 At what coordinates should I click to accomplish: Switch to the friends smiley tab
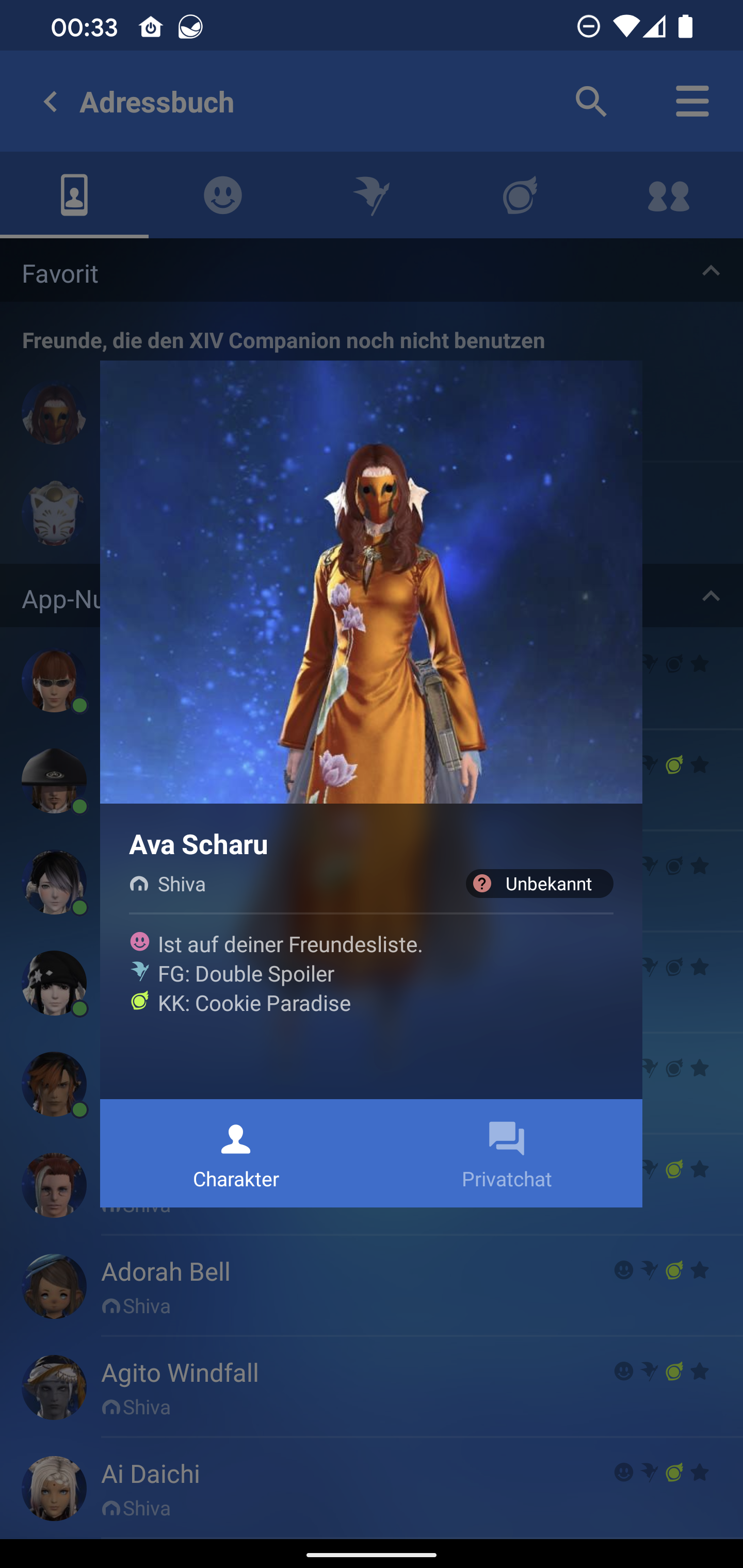pos(222,195)
